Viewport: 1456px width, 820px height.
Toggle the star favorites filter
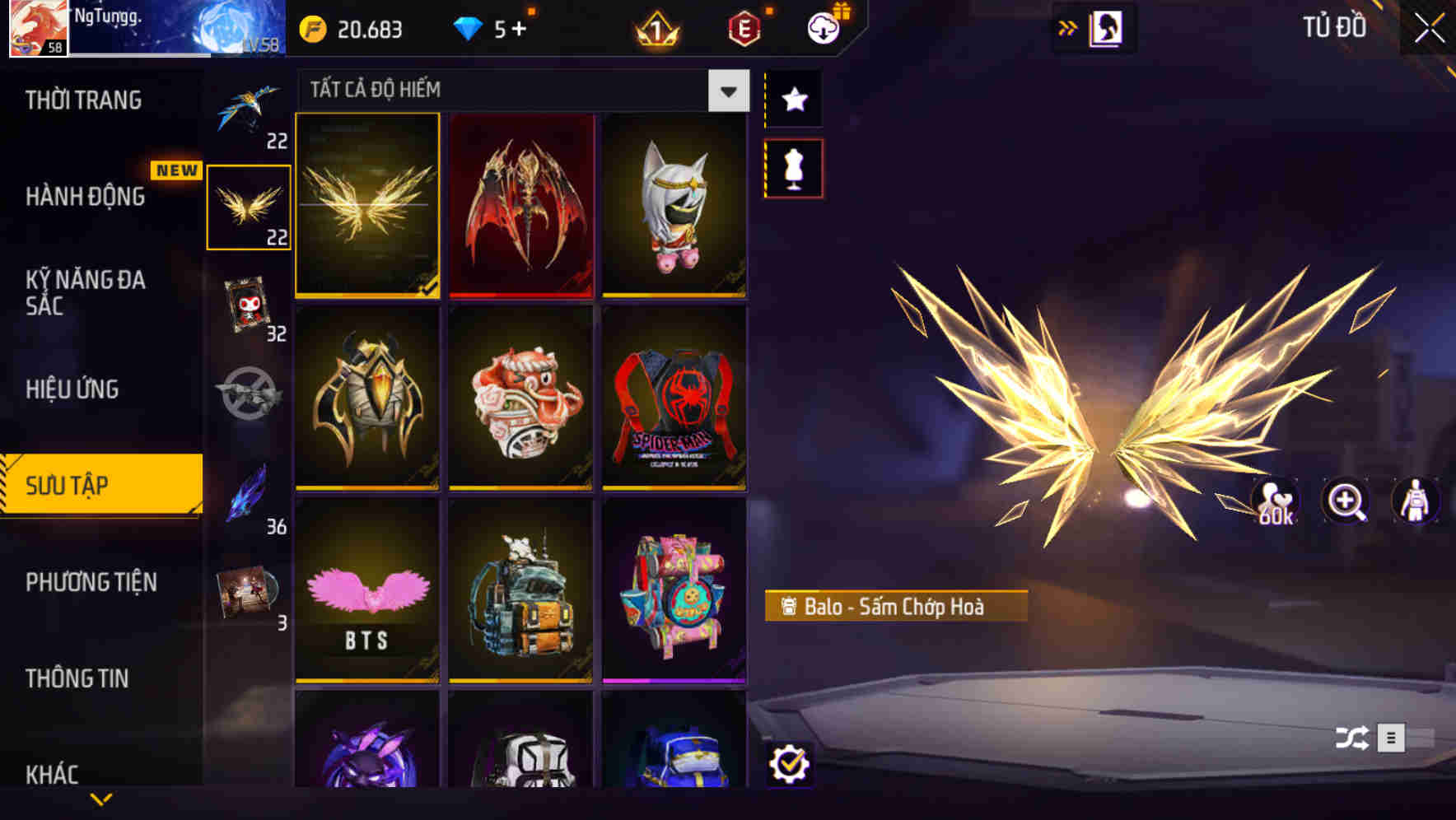tap(793, 100)
